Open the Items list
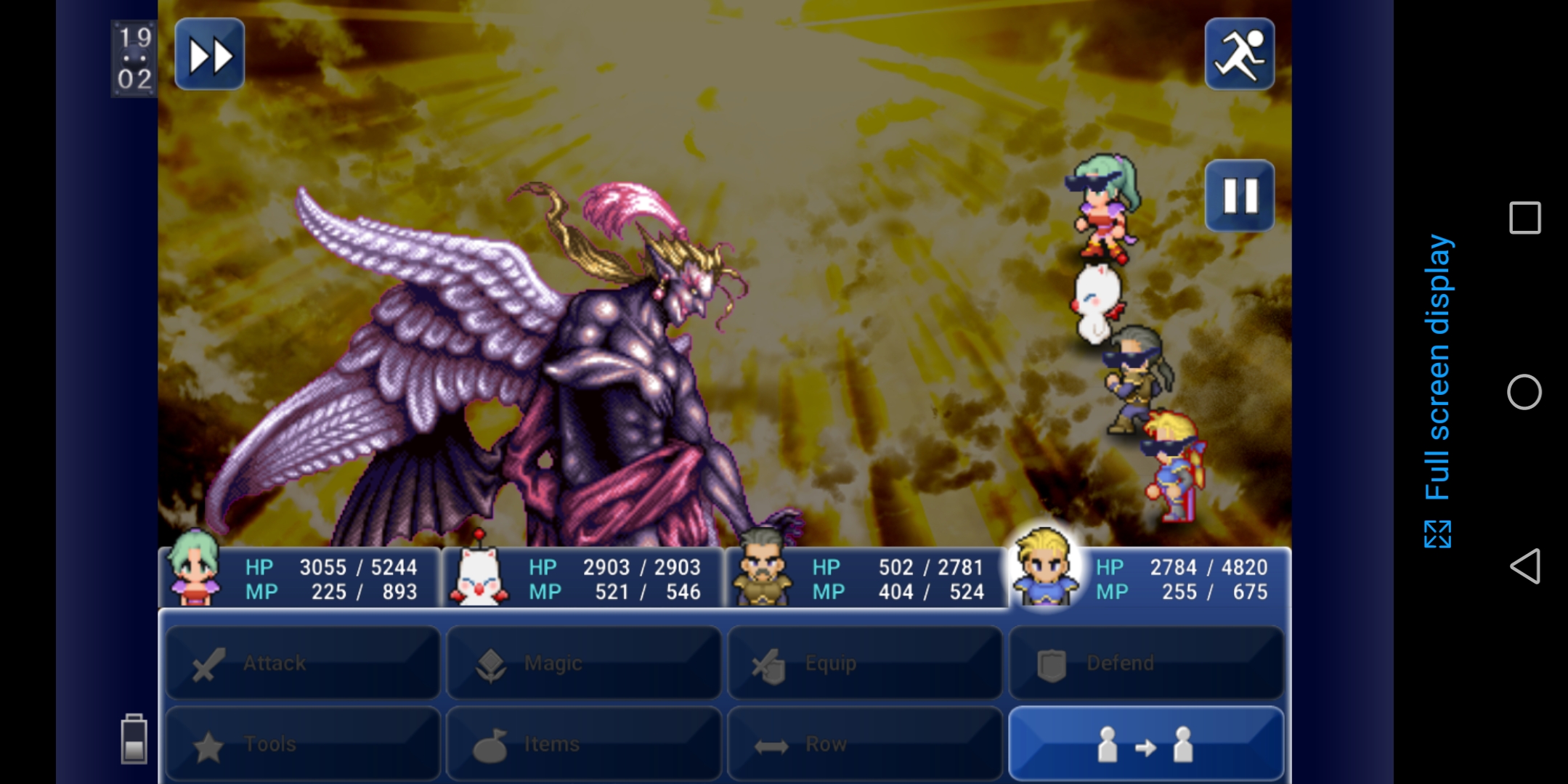 coord(583,743)
